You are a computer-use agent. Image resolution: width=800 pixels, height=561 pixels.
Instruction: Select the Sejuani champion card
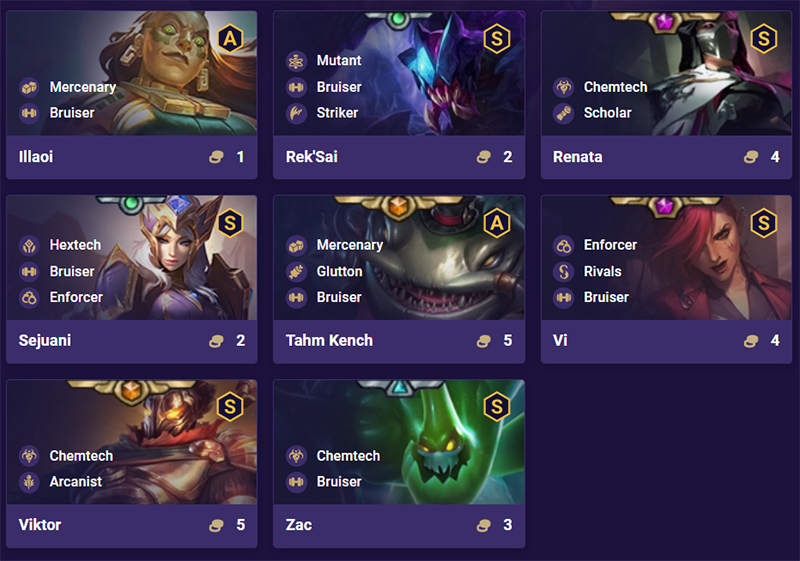pyautogui.click(x=131, y=279)
